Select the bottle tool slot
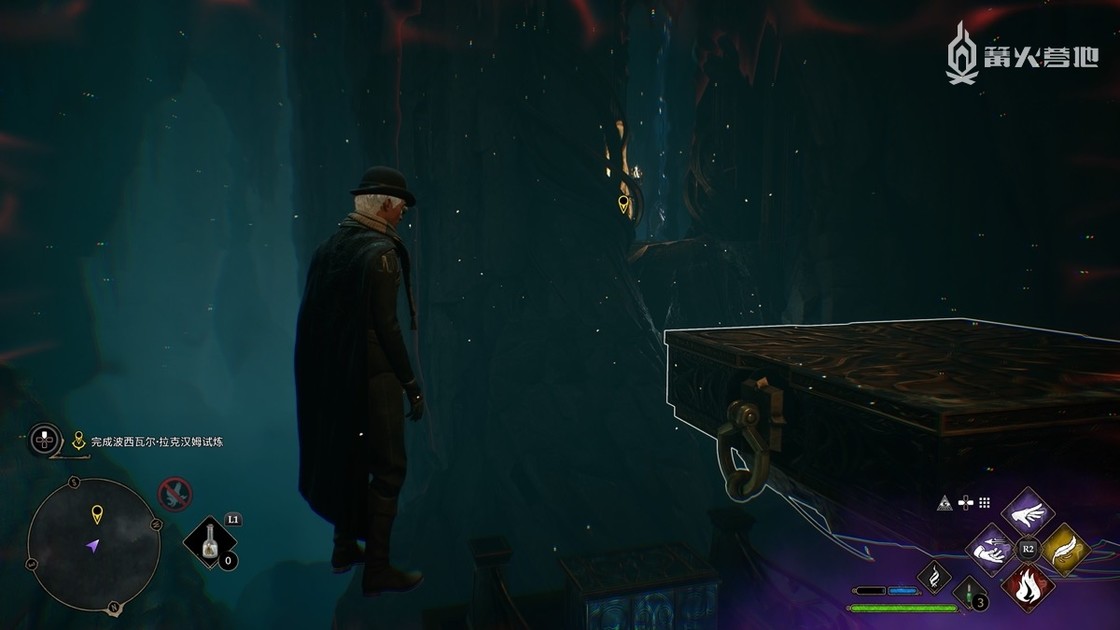Viewport: 1120px width, 630px height. point(210,543)
